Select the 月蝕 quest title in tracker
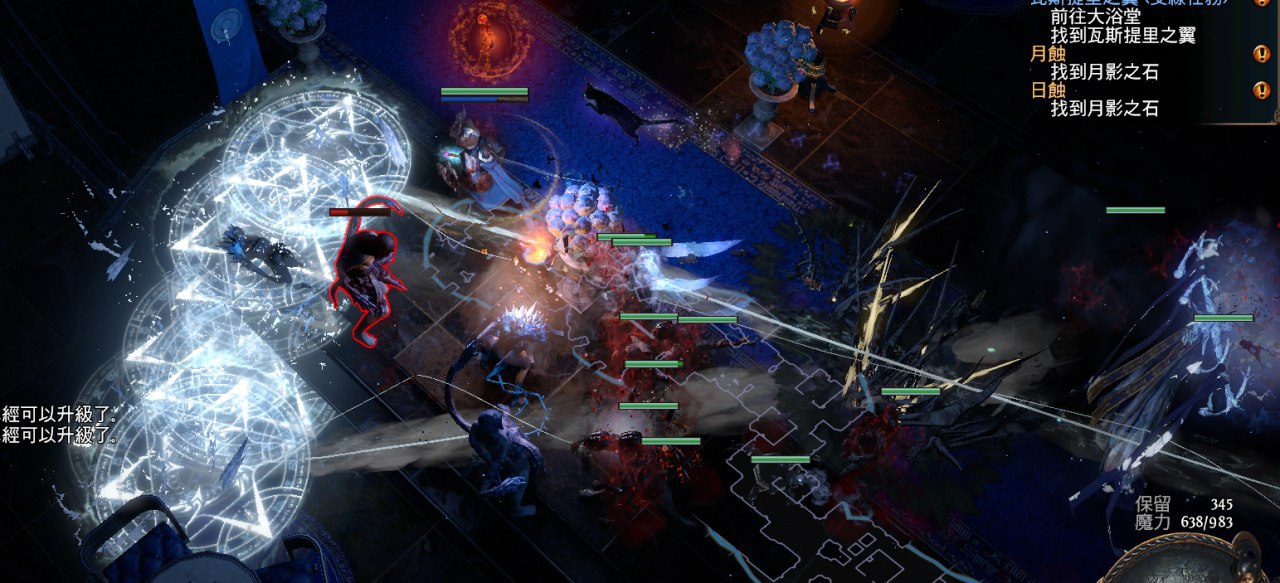Viewport: 1280px width, 583px height. point(1049,54)
